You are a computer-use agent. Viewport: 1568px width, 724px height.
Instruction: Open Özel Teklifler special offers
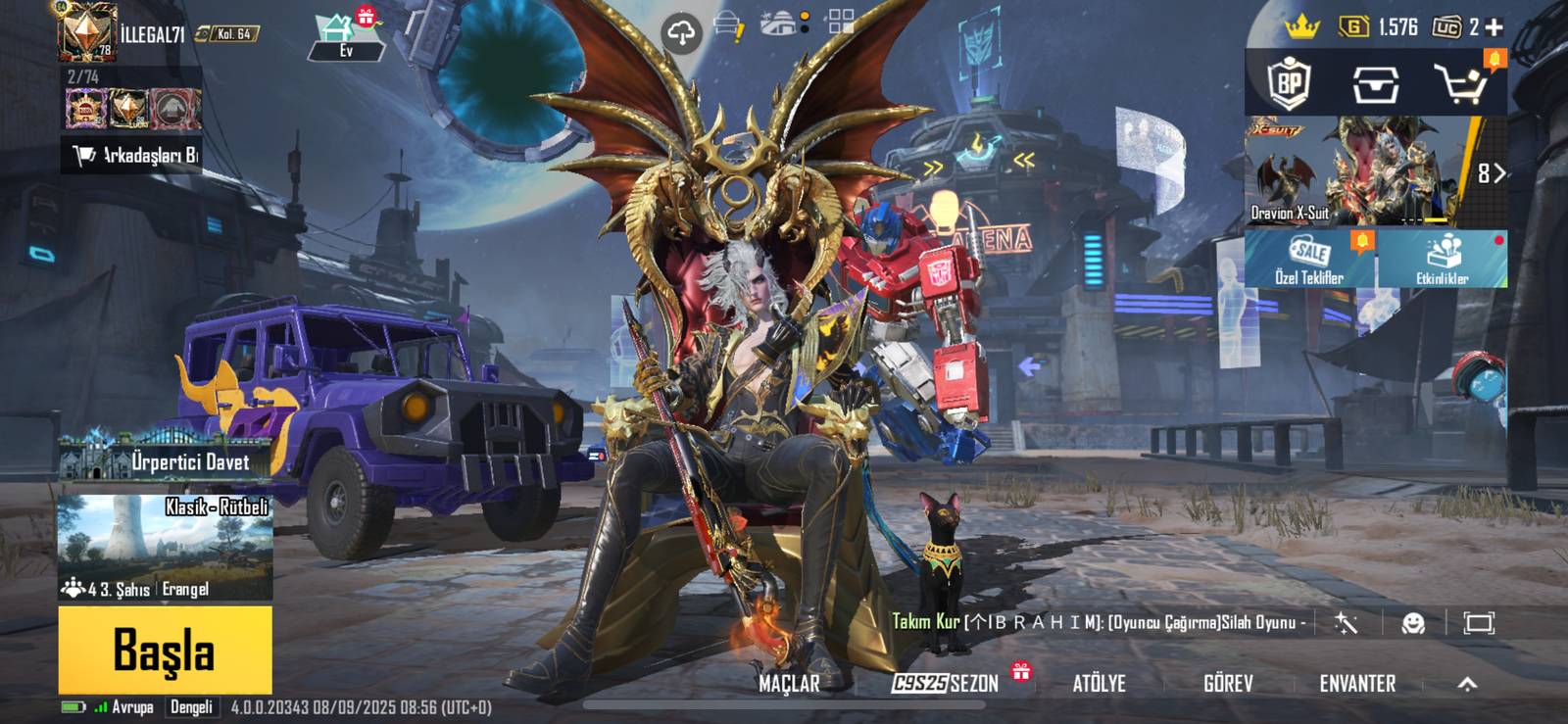point(1309,260)
